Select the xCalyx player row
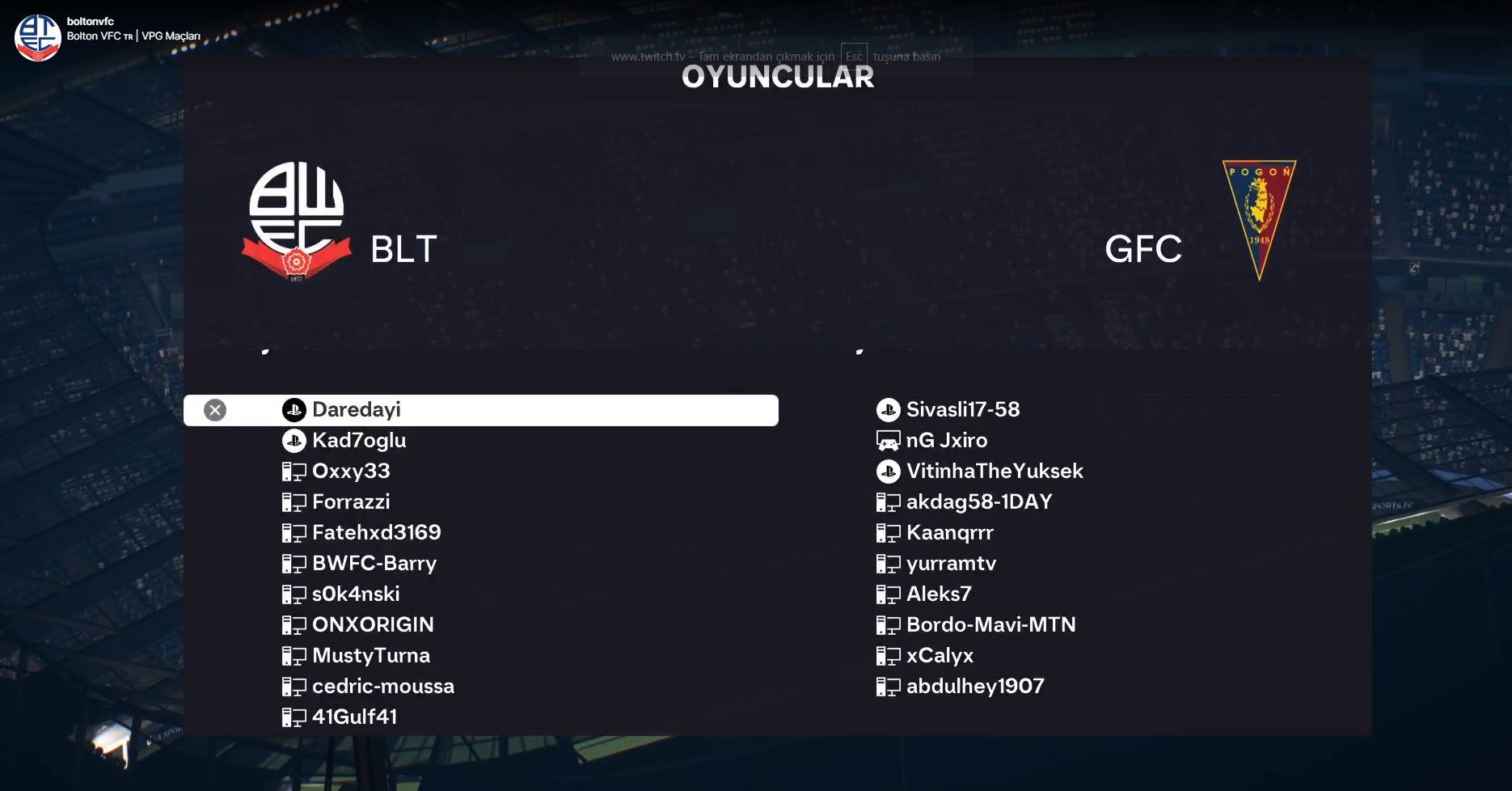The width and height of the screenshot is (1512, 791). click(940, 656)
